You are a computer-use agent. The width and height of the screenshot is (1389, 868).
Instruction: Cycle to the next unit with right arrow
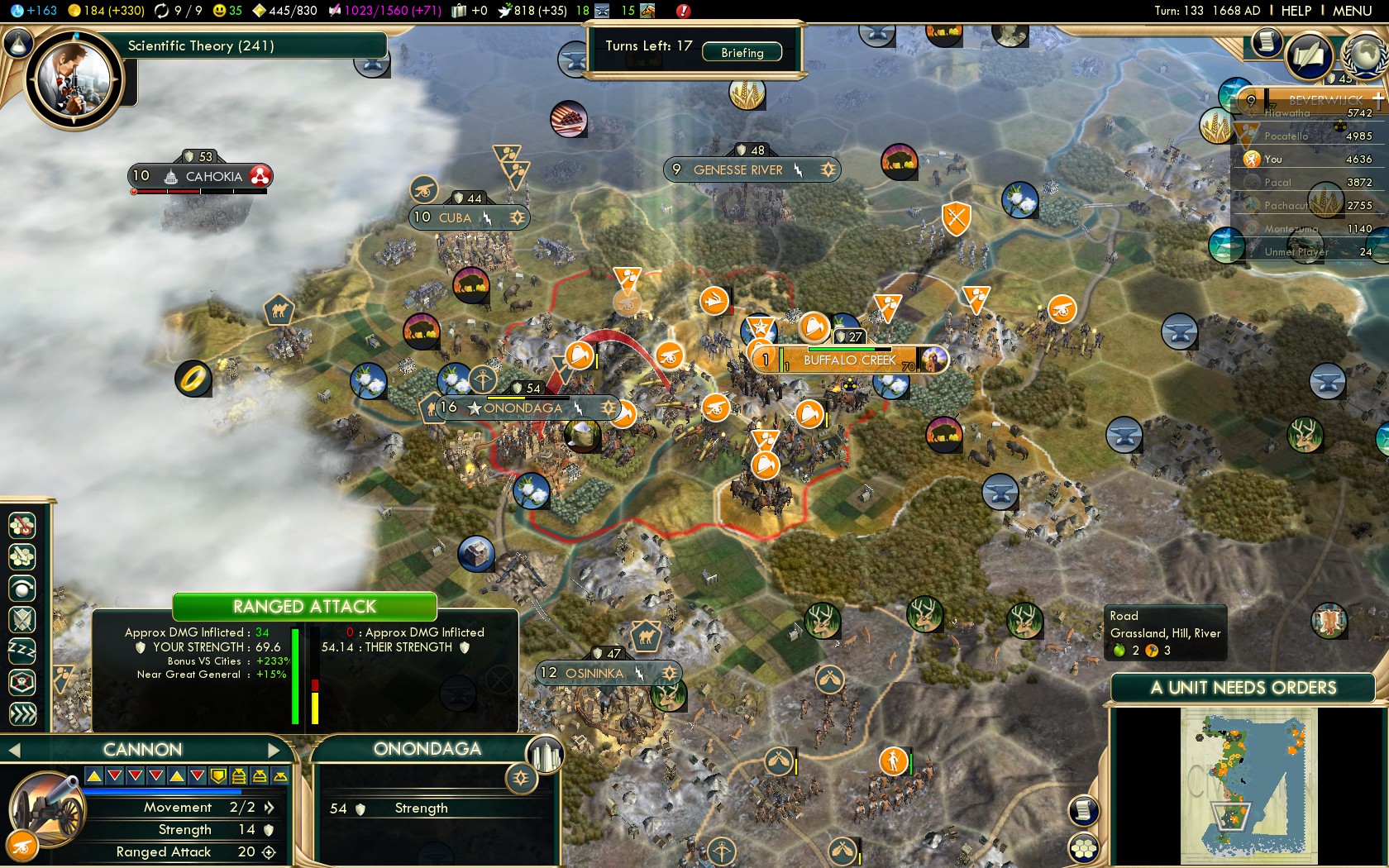[274, 750]
